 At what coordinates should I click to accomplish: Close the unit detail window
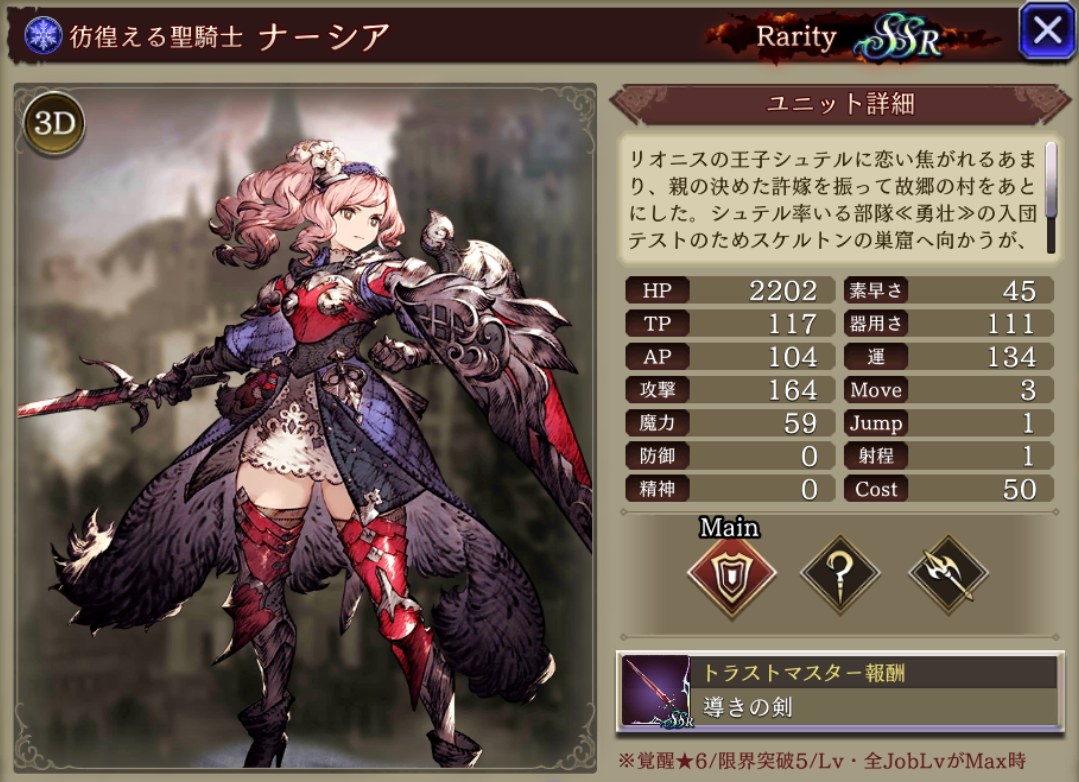[x=1047, y=31]
